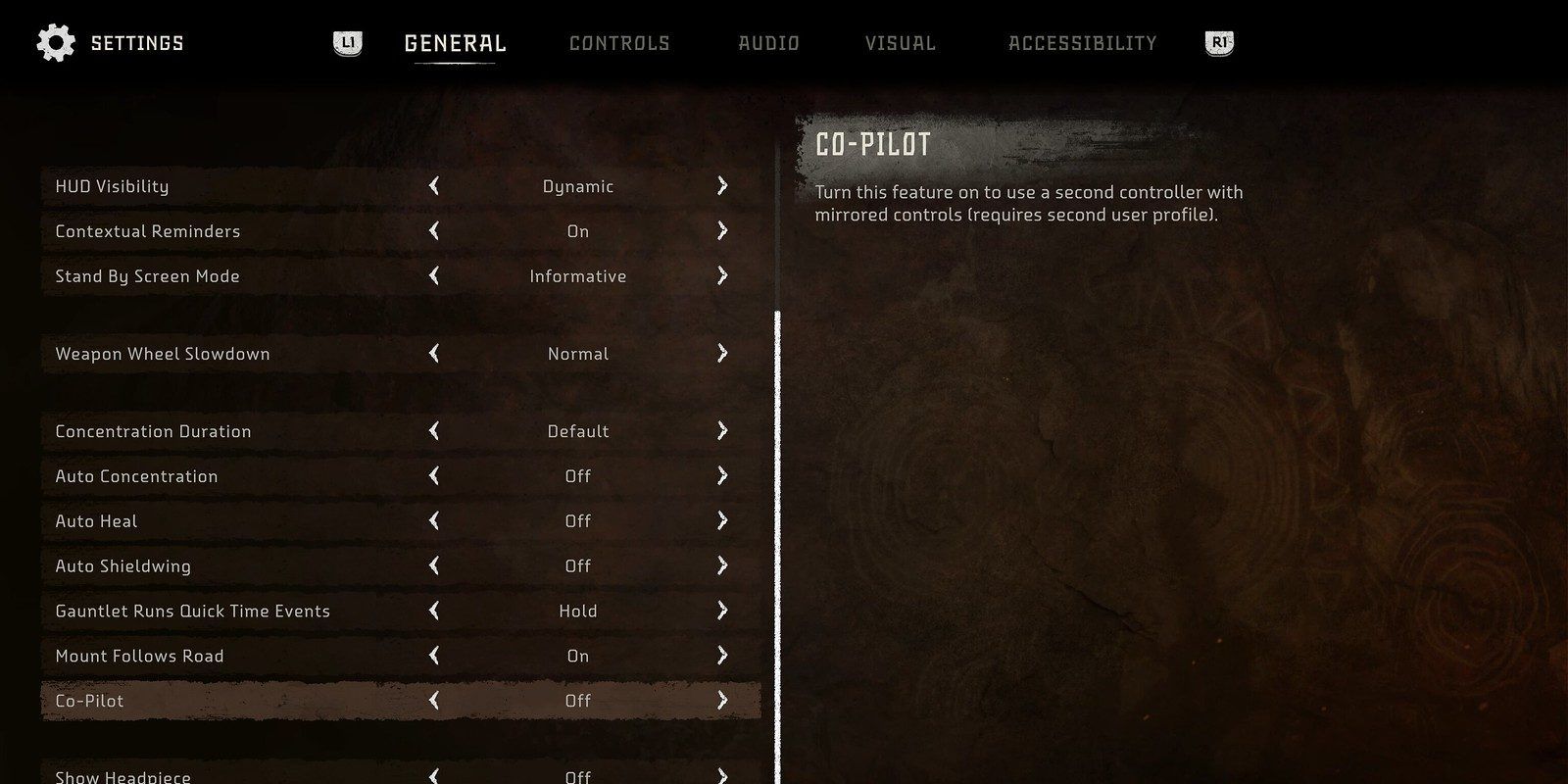Click the right arrow beside Concentration Duration
Screen dimensions: 1568x784
click(722, 430)
